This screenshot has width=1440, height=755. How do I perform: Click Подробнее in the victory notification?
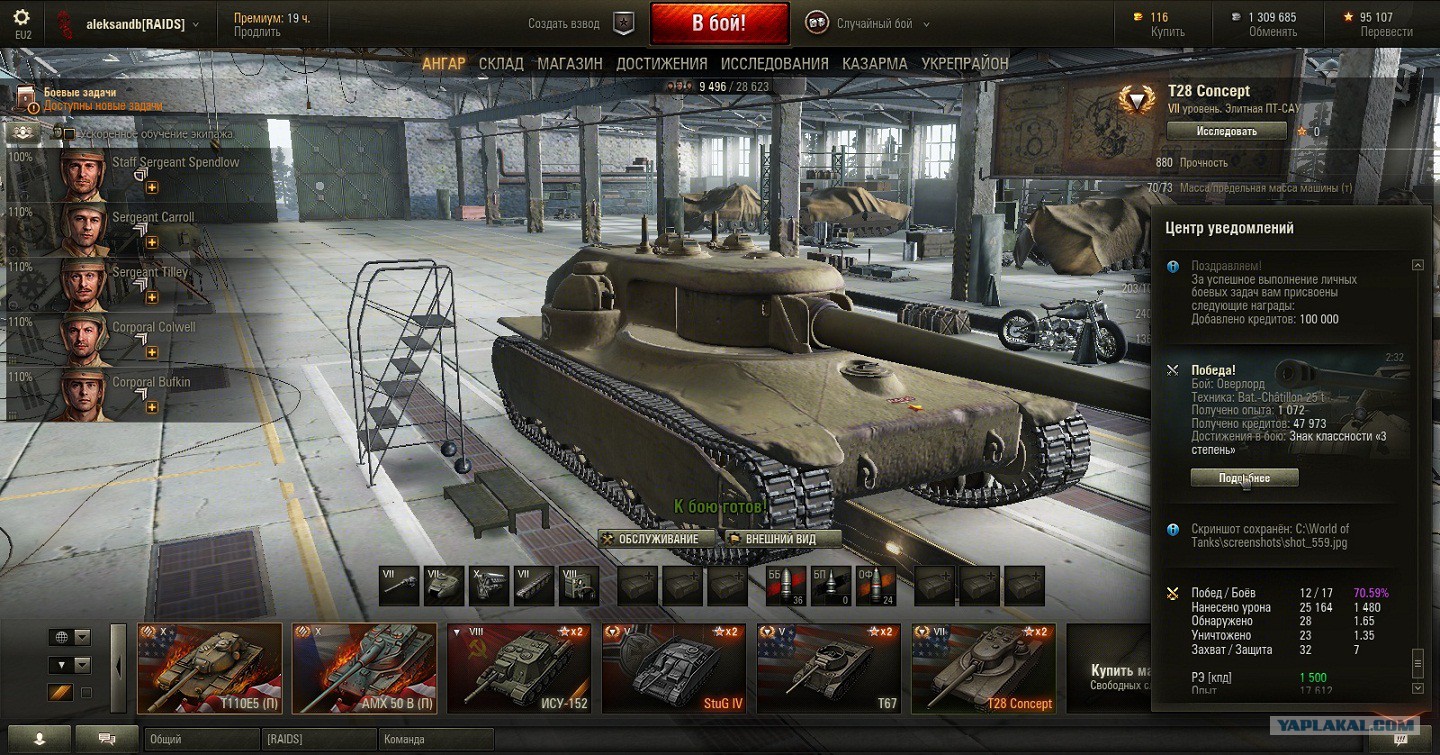(x=1244, y=478)
